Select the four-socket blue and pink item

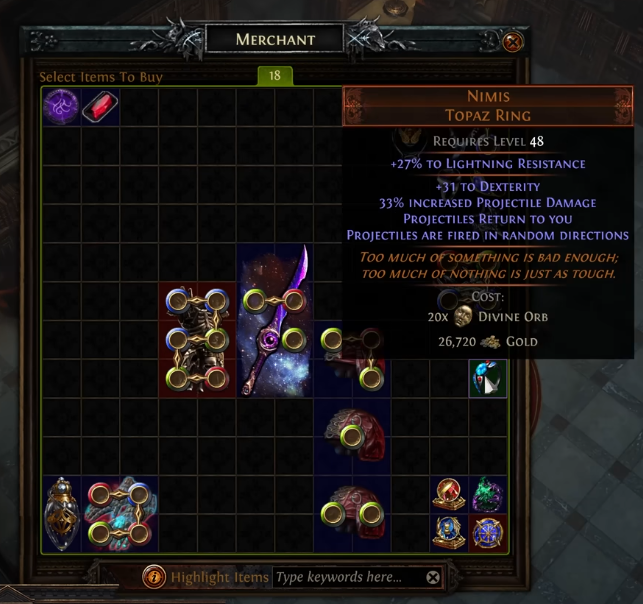pos(120,514)
